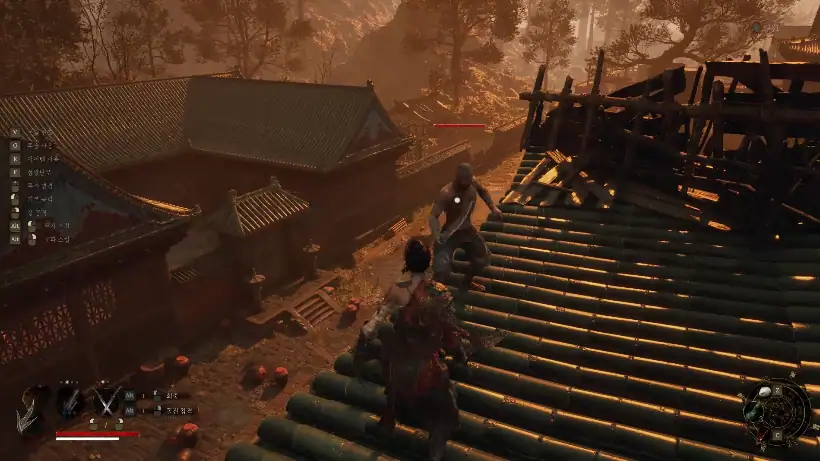Select the crossed swords weapon icon

coord(106,401)
